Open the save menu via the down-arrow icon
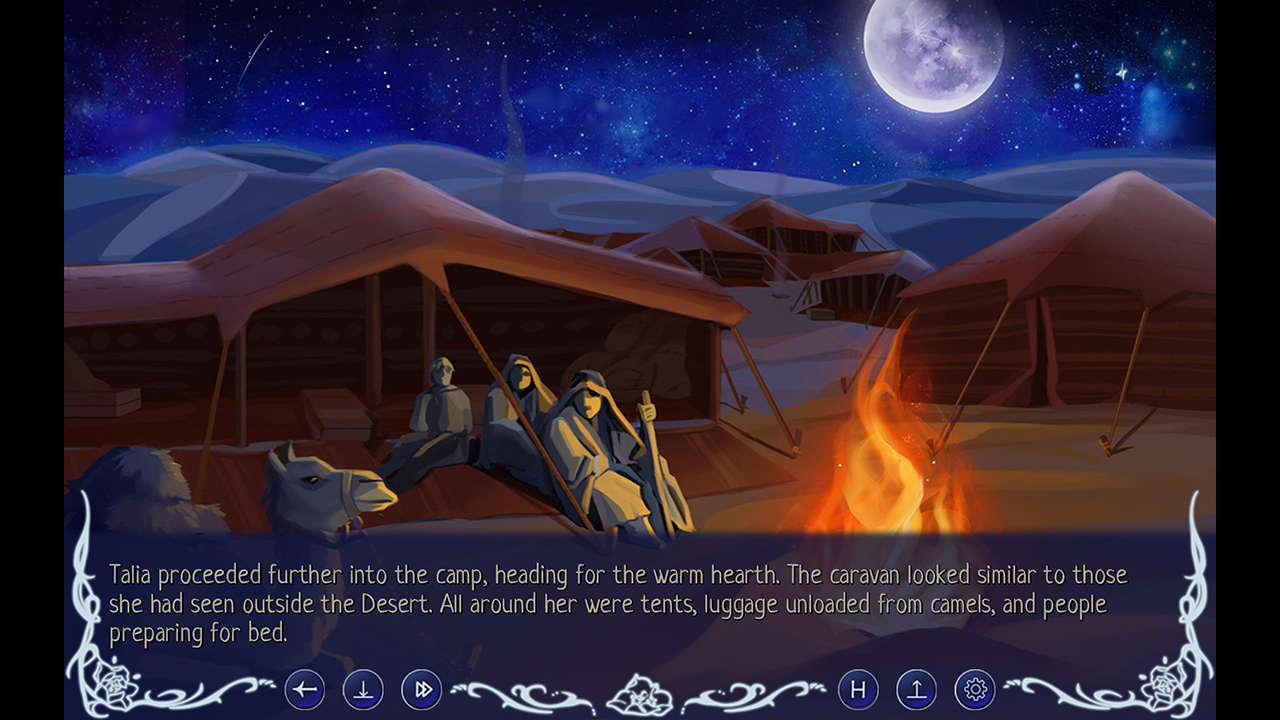1280x720 pixels. click(363, 689)
